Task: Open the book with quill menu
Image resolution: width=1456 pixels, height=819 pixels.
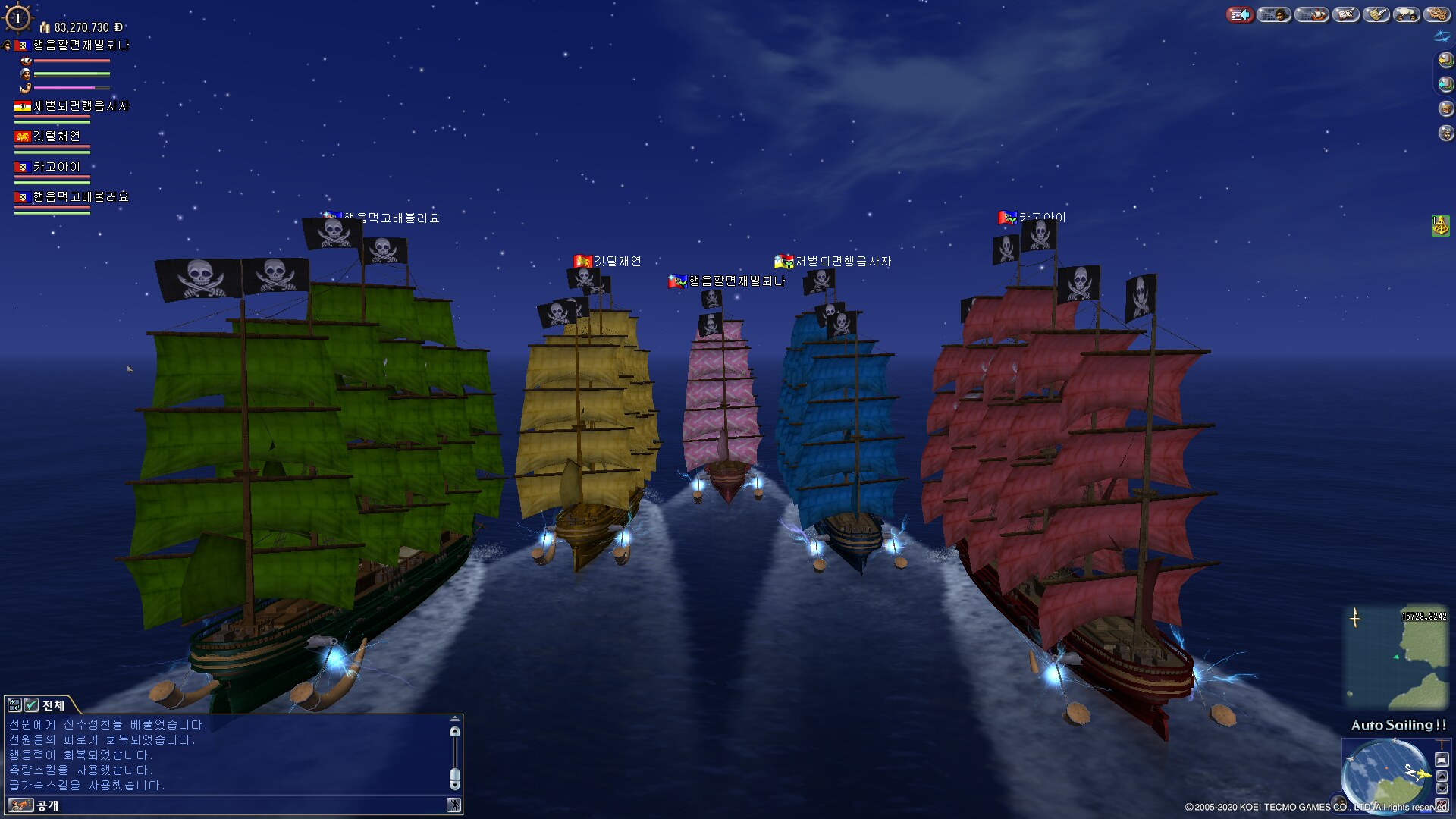Action: coord(1346,14)
